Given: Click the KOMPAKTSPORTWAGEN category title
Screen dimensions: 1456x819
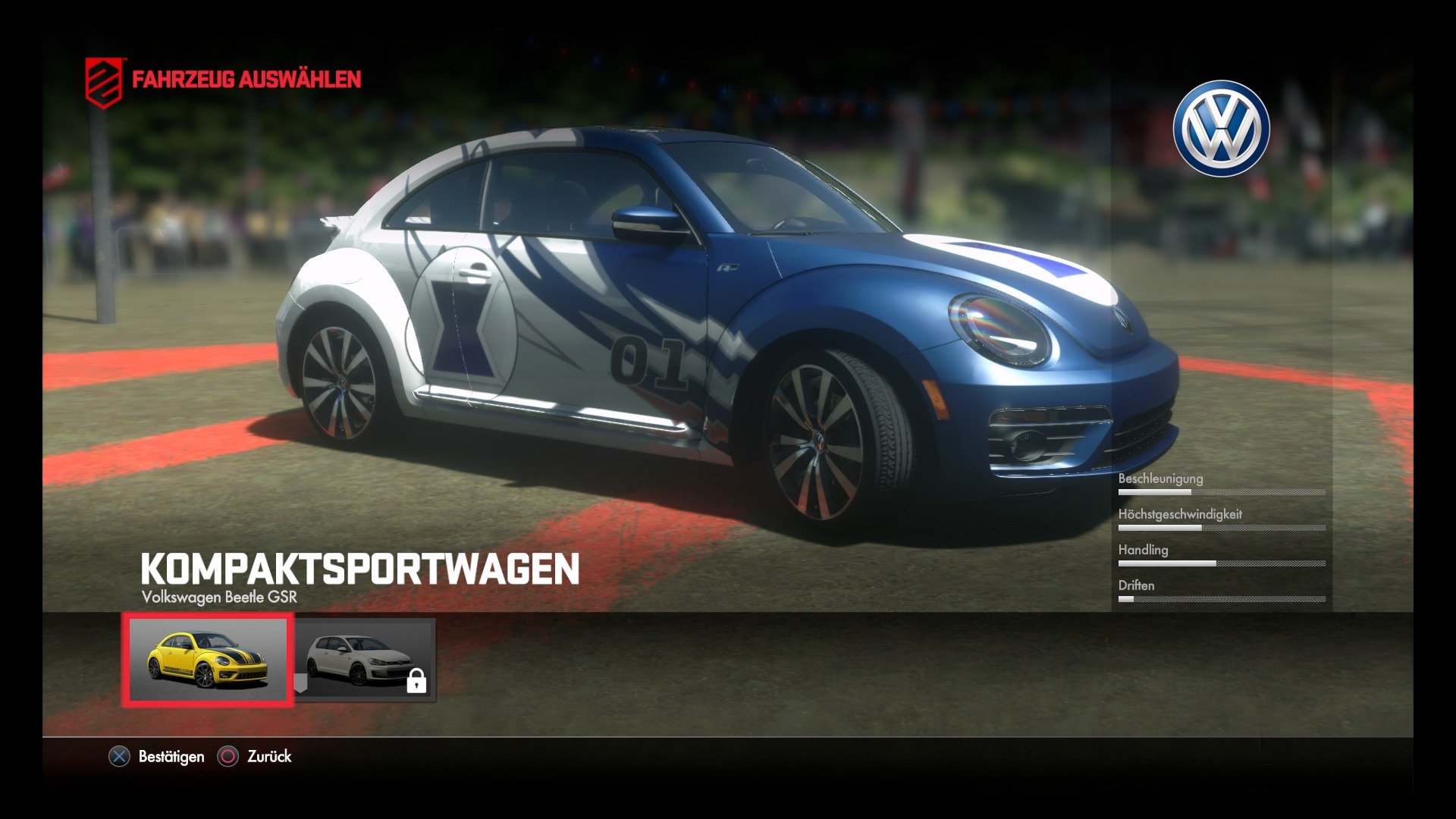Looking at the screenshot, I should tap(360, 567).
